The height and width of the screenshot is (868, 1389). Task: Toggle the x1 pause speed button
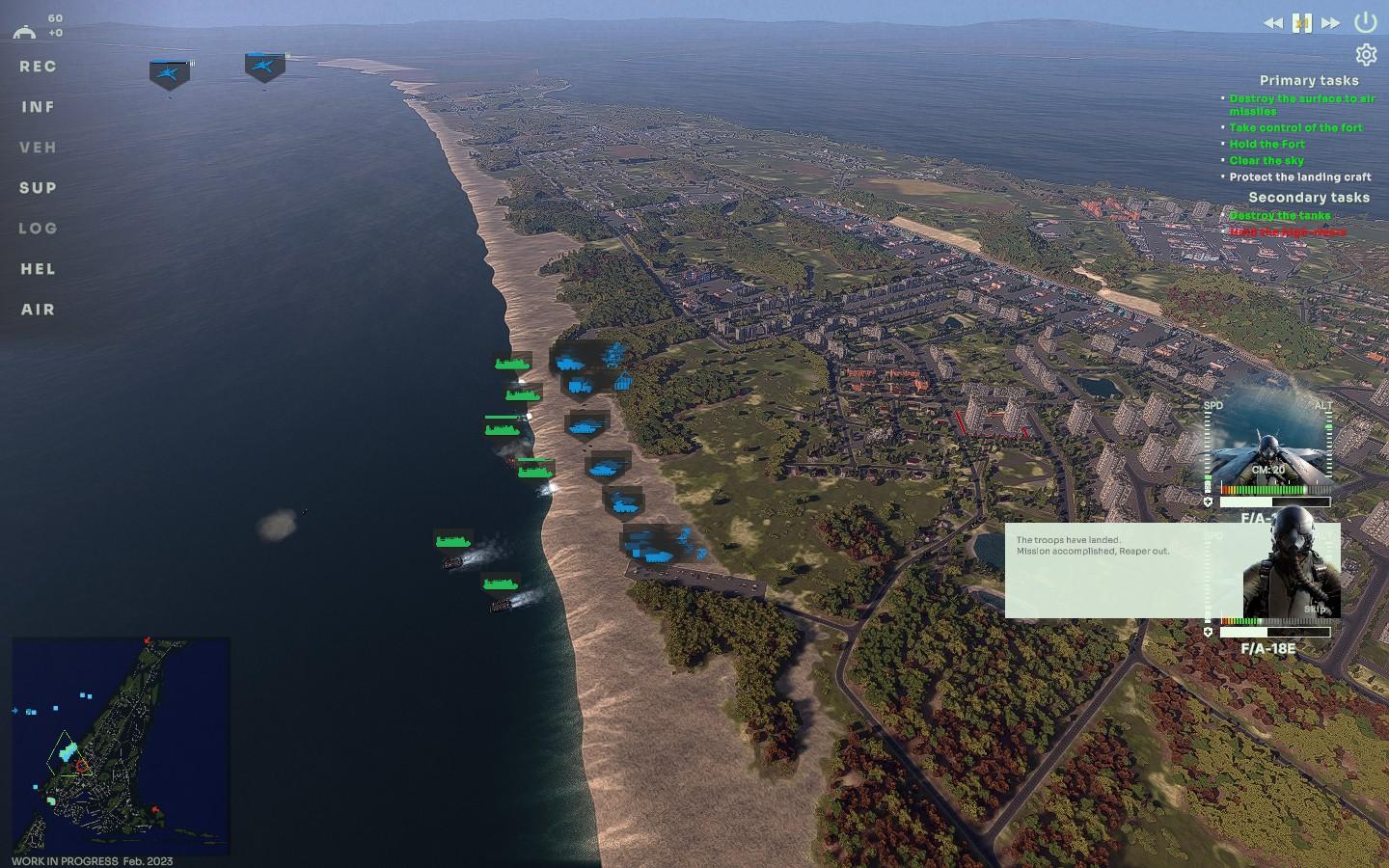pos(1302,23)
